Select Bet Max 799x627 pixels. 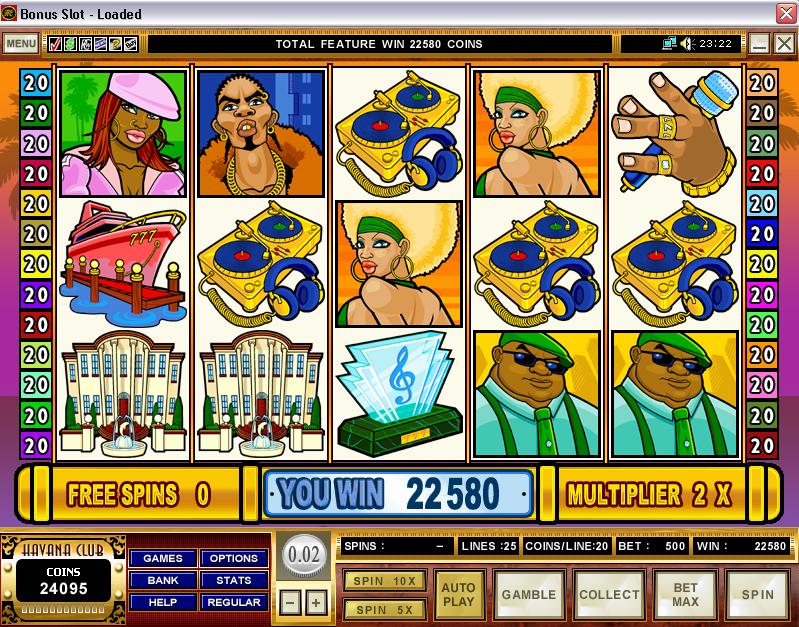685,595
